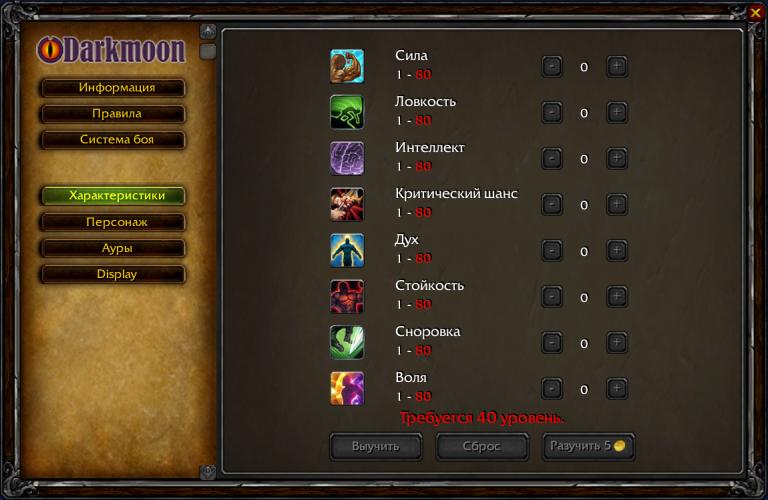Show the Display section
This screenshot has width=768, height=500.
pyautogui.click(x=113, y=274)
